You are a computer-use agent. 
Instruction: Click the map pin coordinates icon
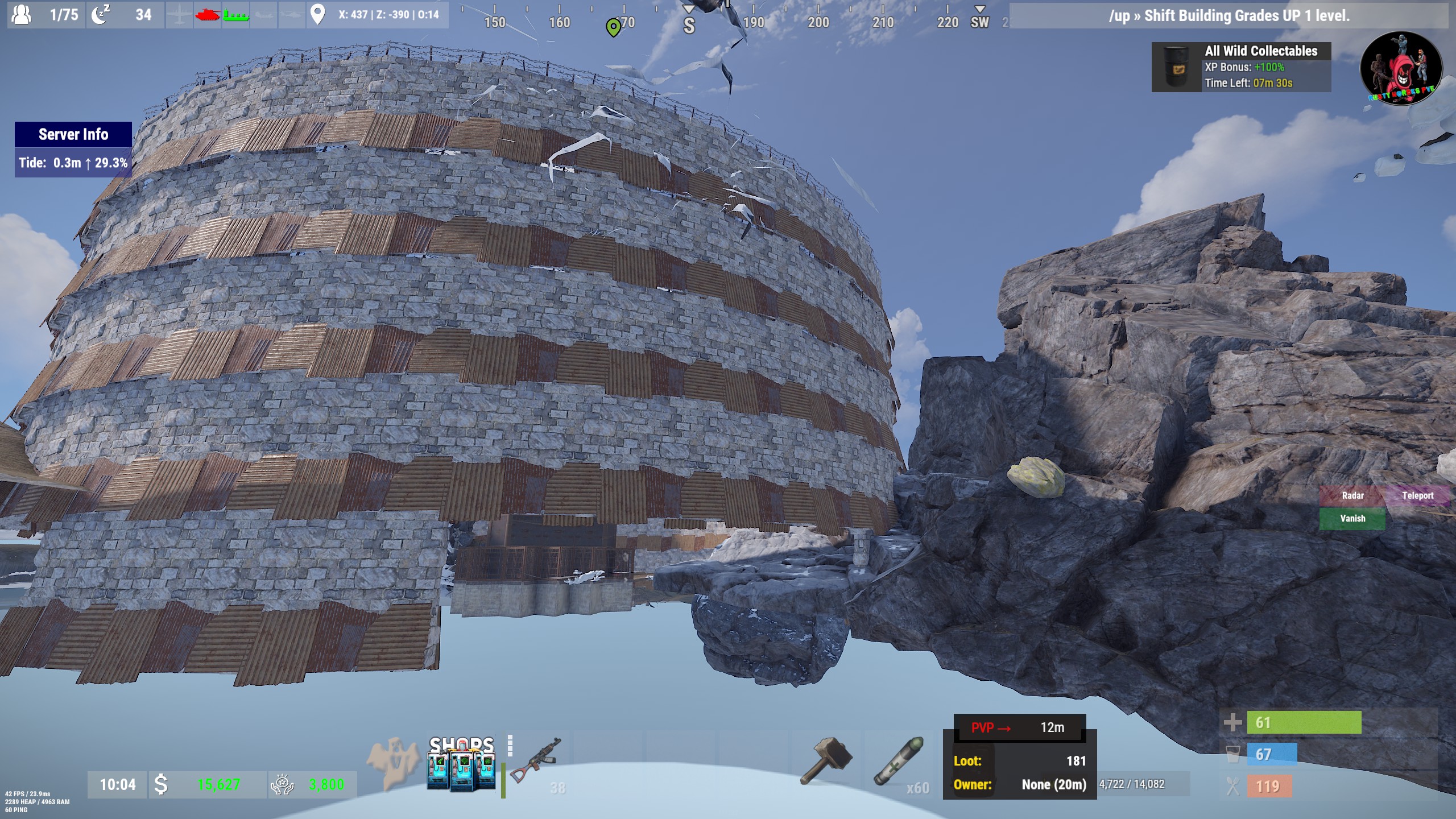tap(317, 14)
